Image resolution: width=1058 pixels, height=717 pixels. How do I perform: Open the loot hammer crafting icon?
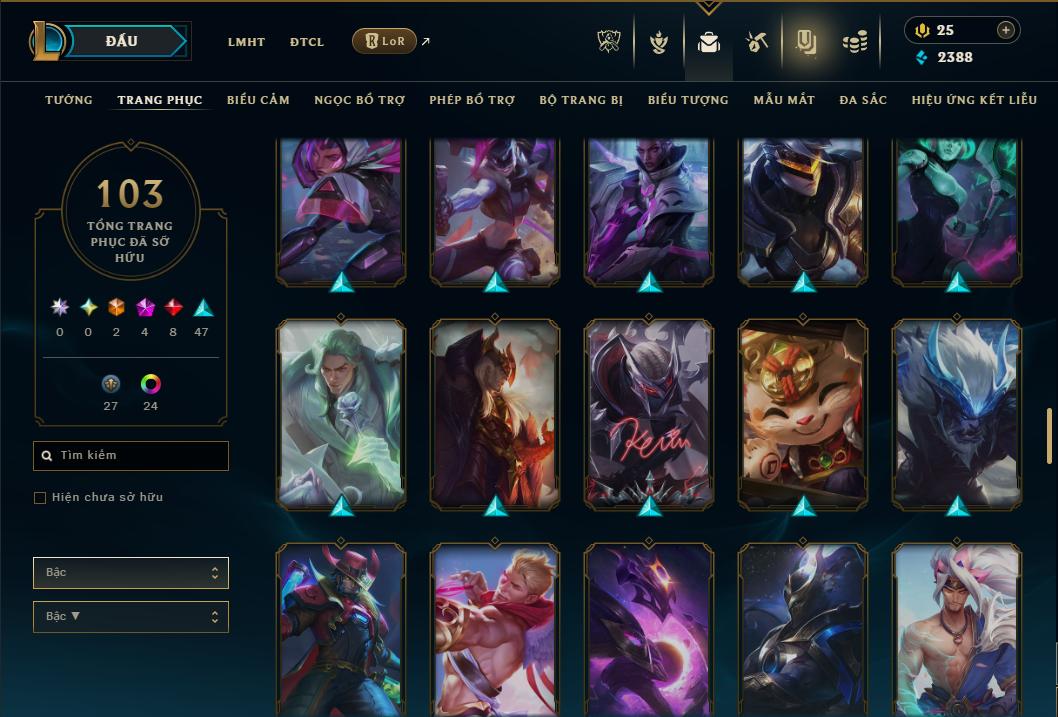pyautogui.click(x=756, y=42)
